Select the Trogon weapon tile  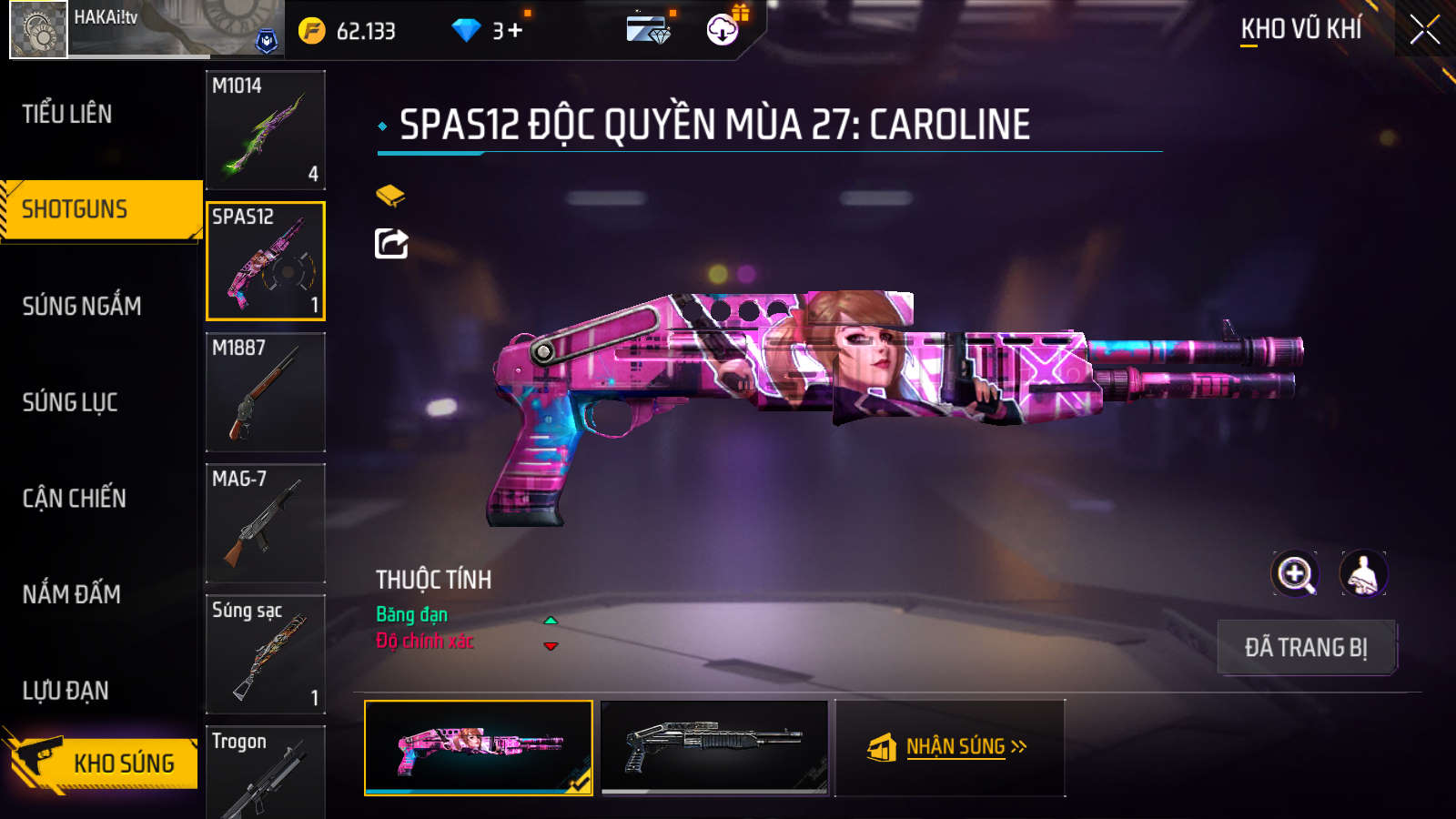266,772
